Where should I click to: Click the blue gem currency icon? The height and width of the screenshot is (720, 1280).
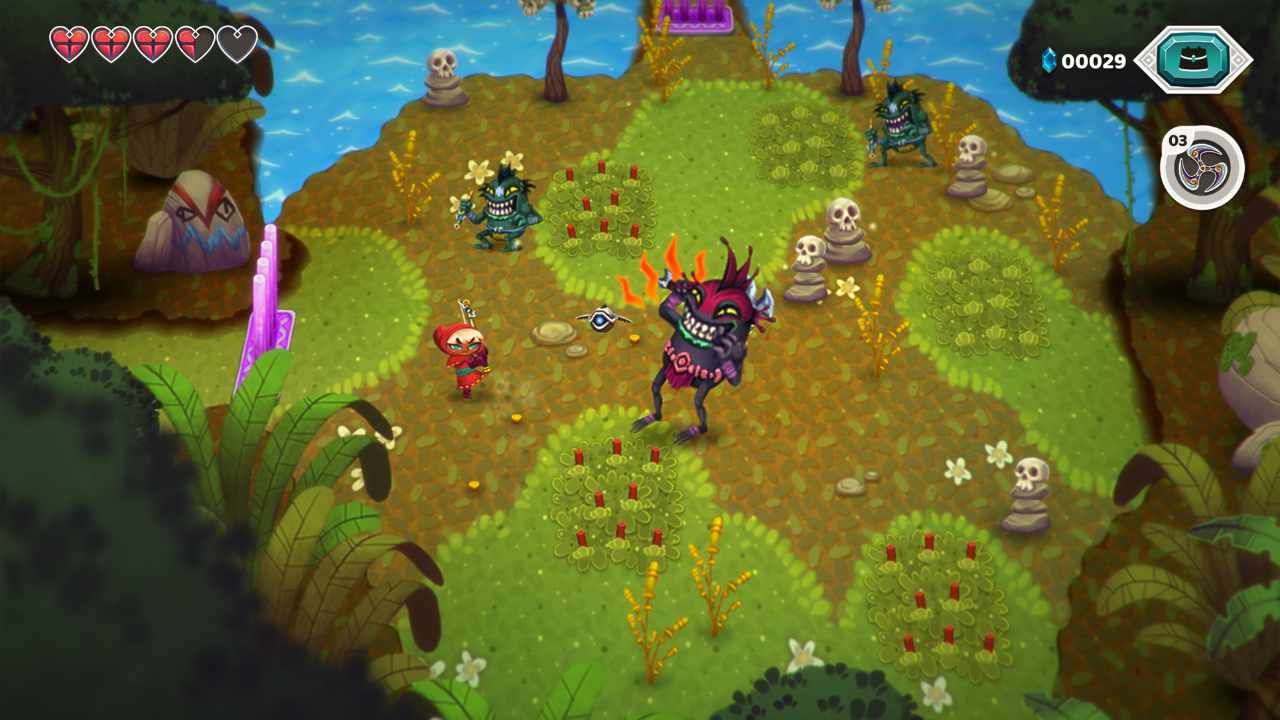[1046, 60]
